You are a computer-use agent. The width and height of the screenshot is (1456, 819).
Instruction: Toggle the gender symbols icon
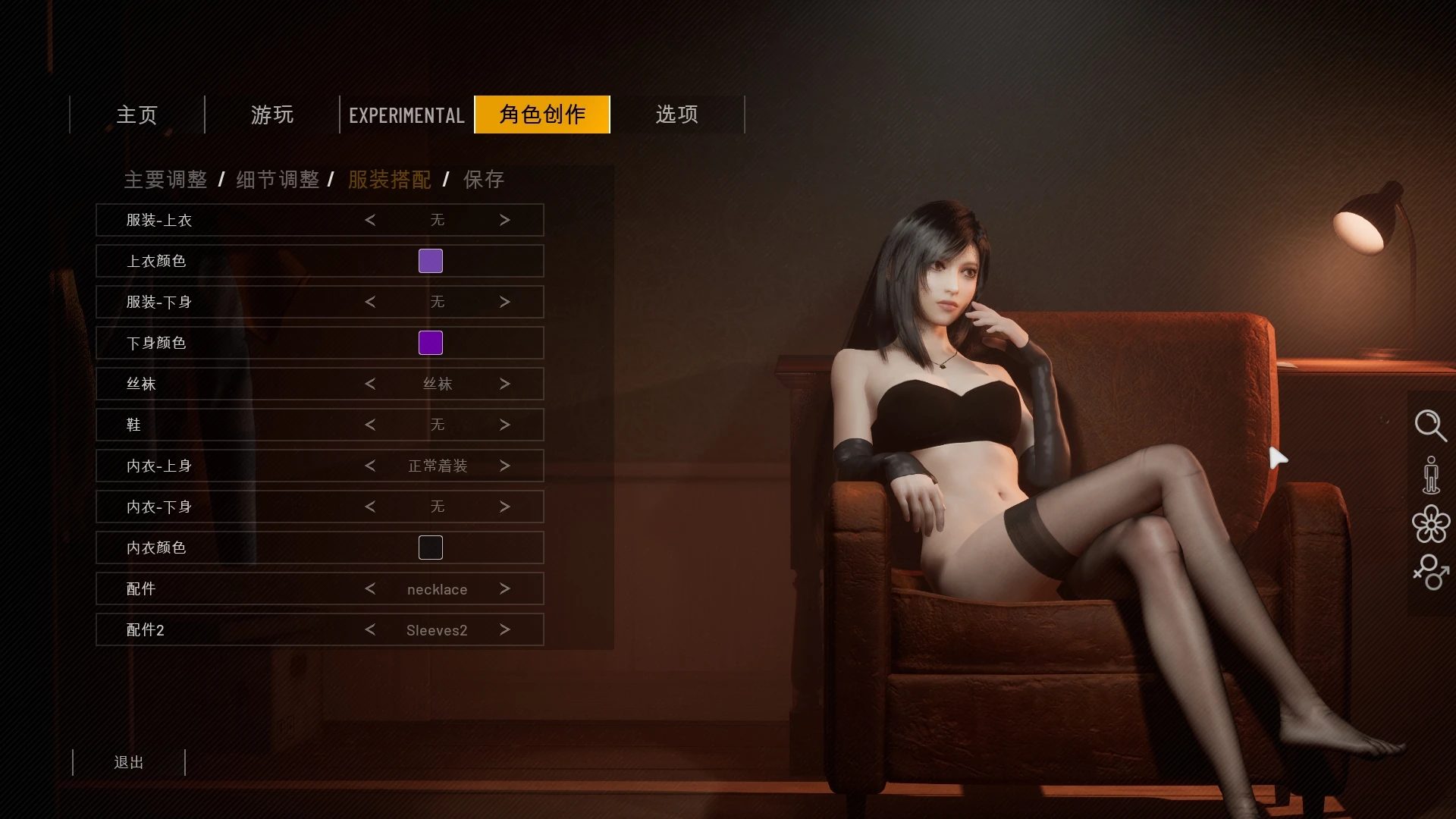click(x=1431, y=572)
